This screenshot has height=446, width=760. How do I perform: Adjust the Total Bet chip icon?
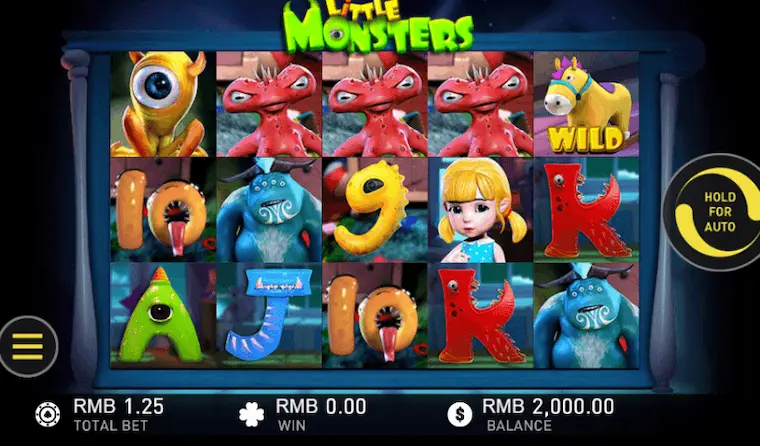(x=47, y=414)
